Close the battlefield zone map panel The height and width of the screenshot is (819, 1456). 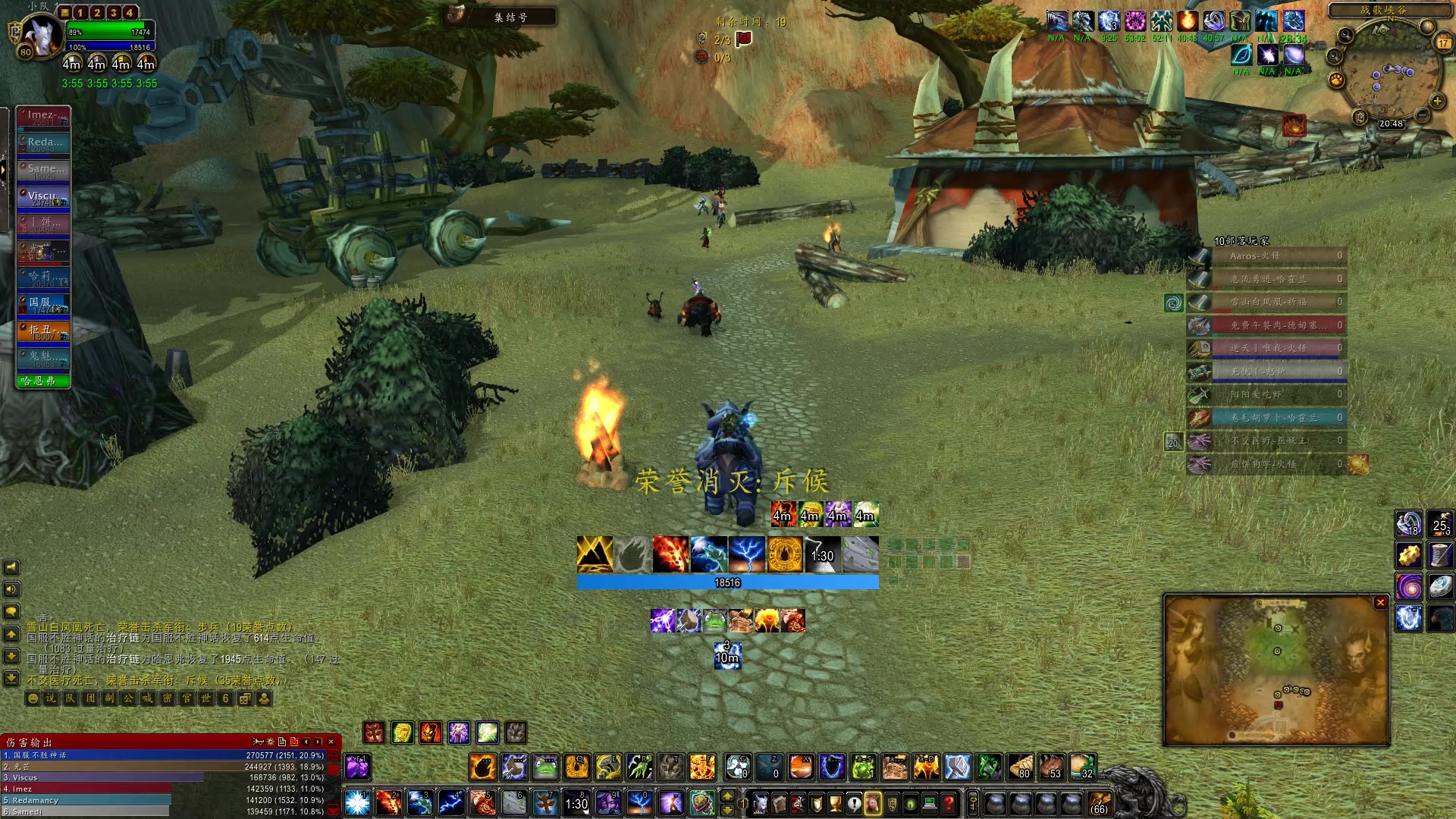pyautogui.click(x=1380, y=602)
